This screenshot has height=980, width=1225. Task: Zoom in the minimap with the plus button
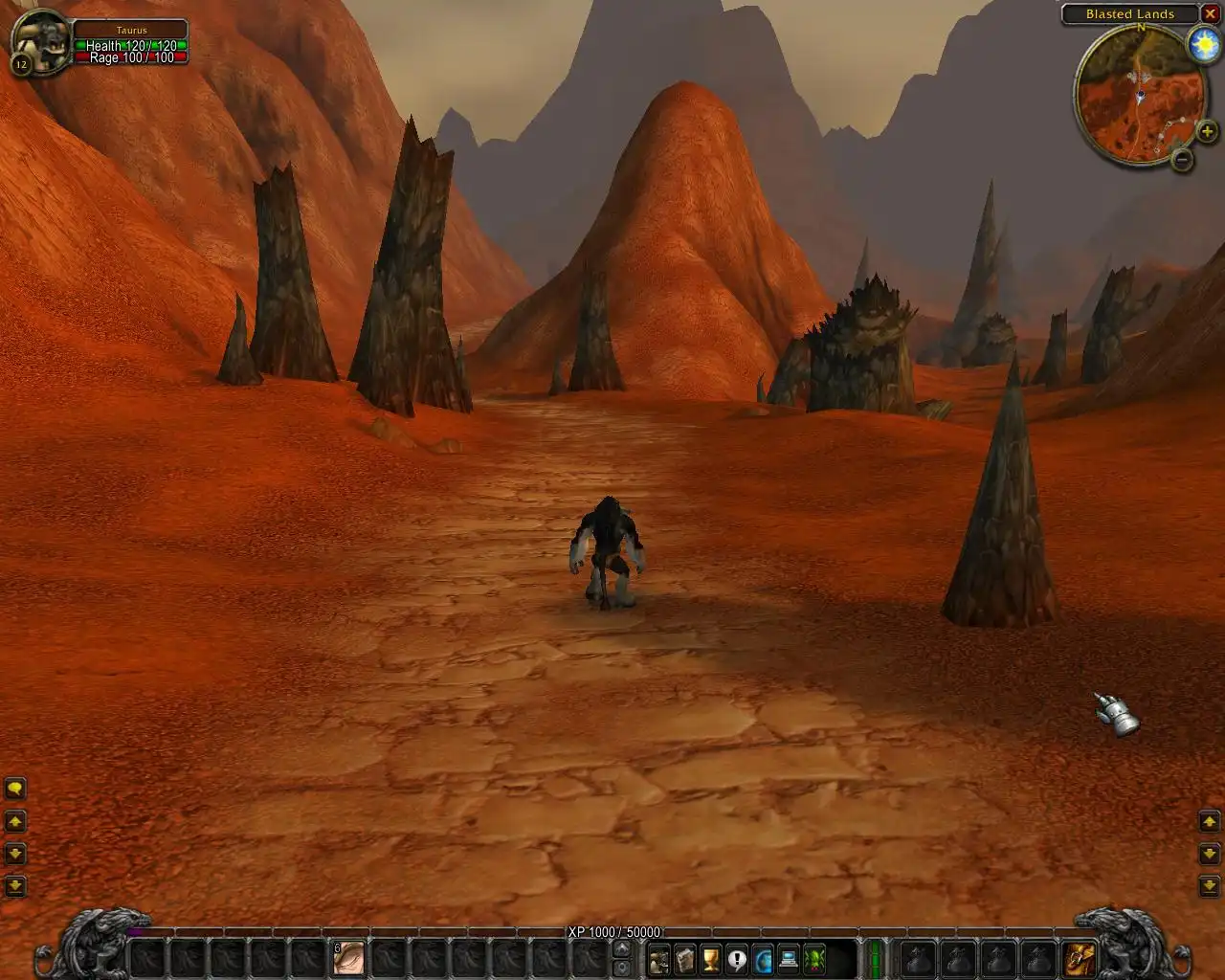click(1207, 132)
